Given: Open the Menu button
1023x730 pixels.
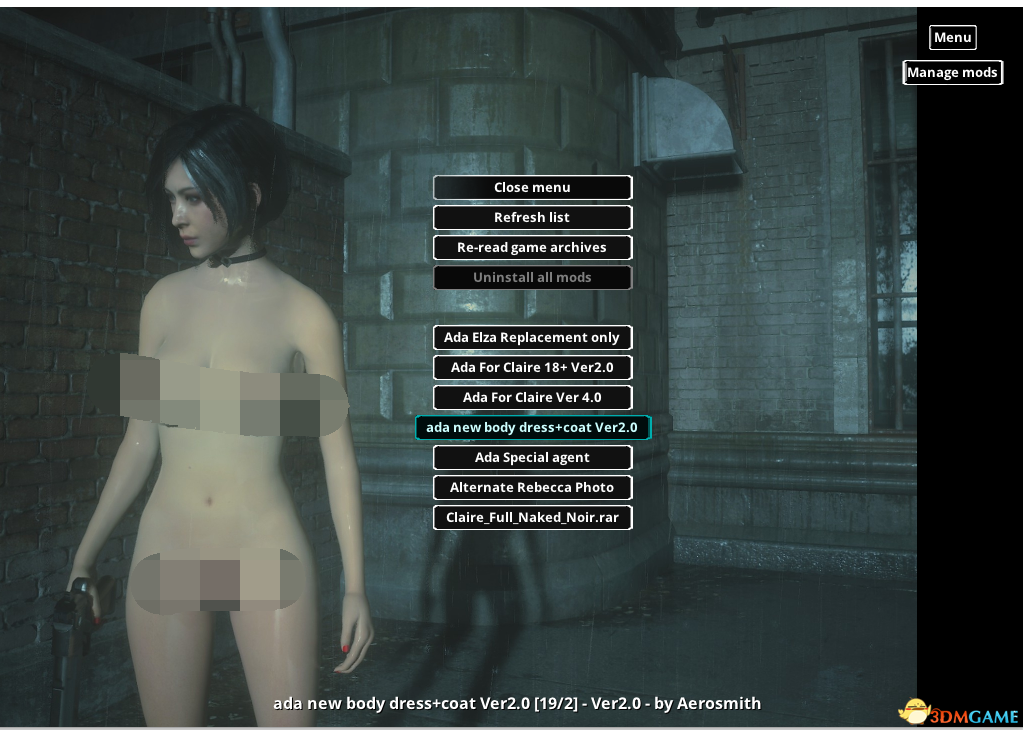Looking at the screenshot, I should (952, 37).
